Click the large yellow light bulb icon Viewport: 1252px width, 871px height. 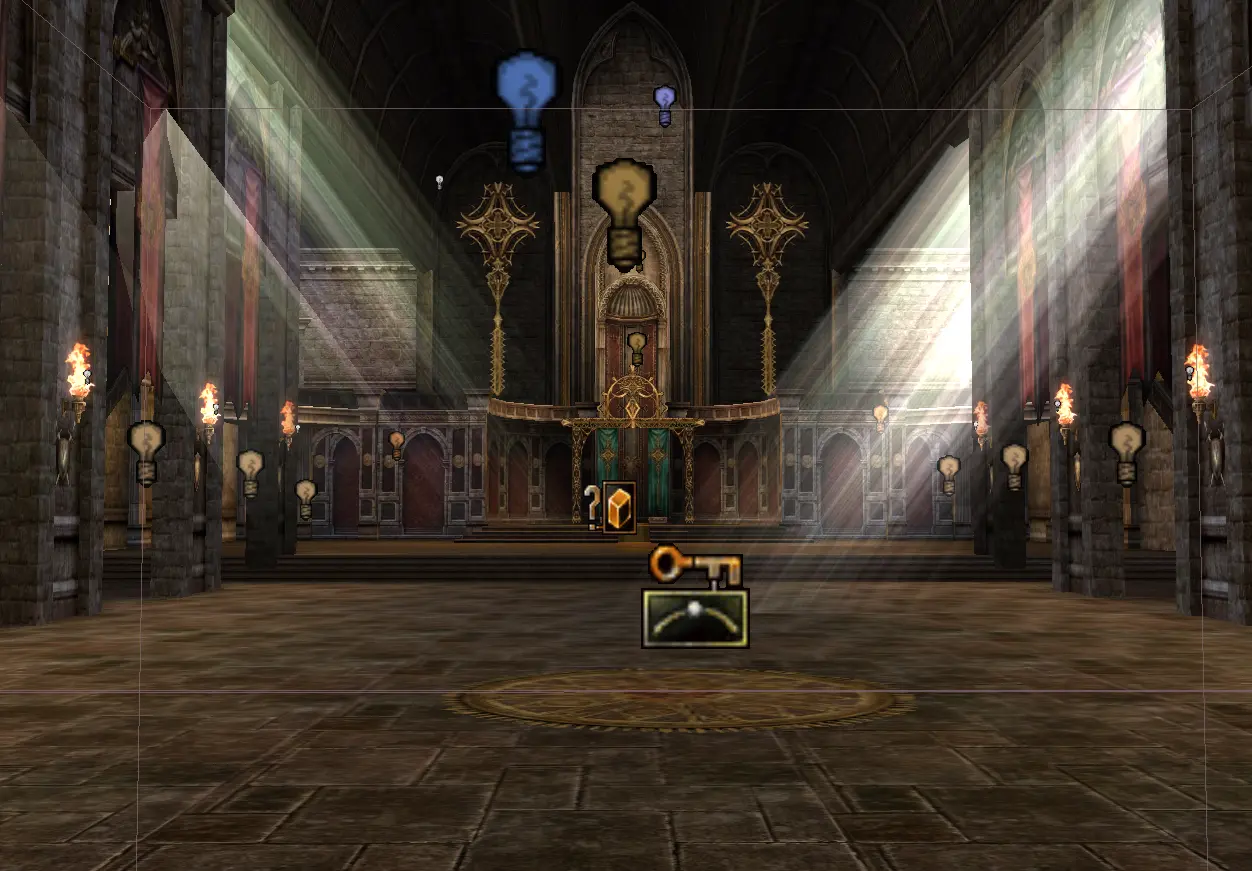click(624, 212)
